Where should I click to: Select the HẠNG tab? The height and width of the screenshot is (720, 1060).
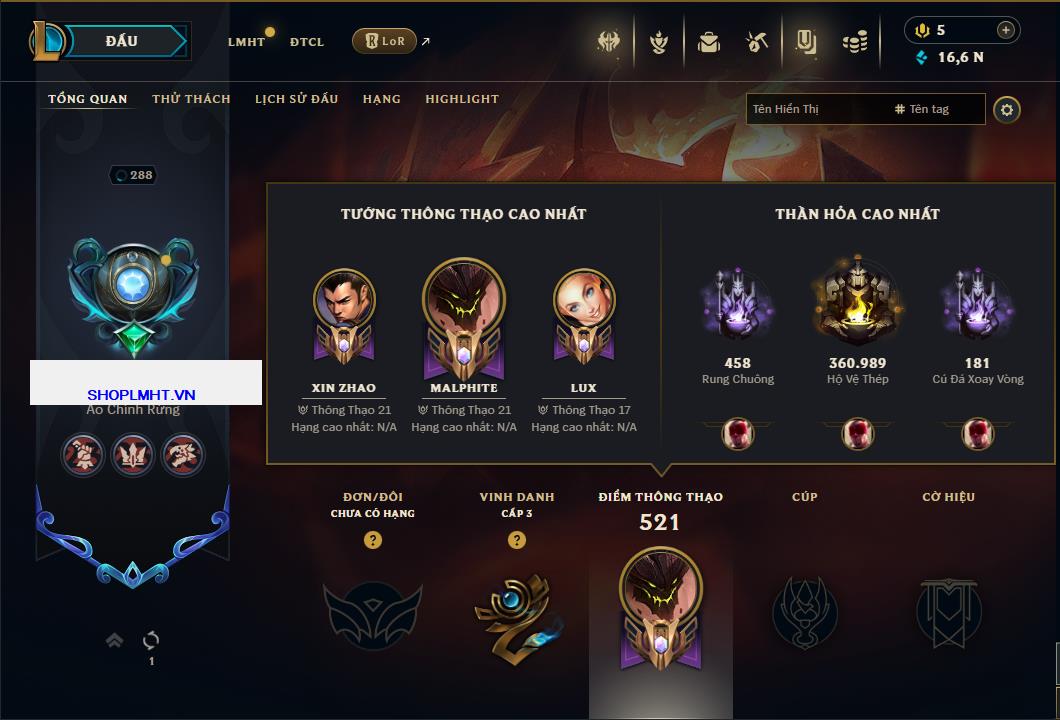pyautogui.click(x=381, y=99)
